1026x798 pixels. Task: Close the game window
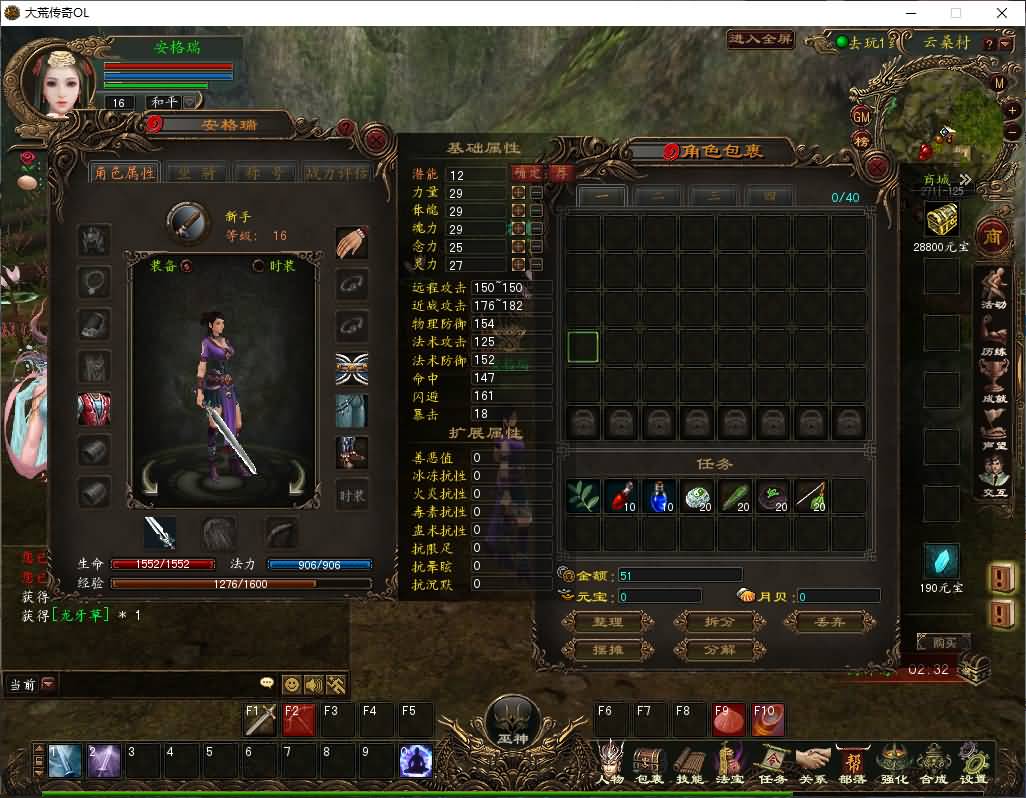pyautogui.click(x=1002, y=13)
